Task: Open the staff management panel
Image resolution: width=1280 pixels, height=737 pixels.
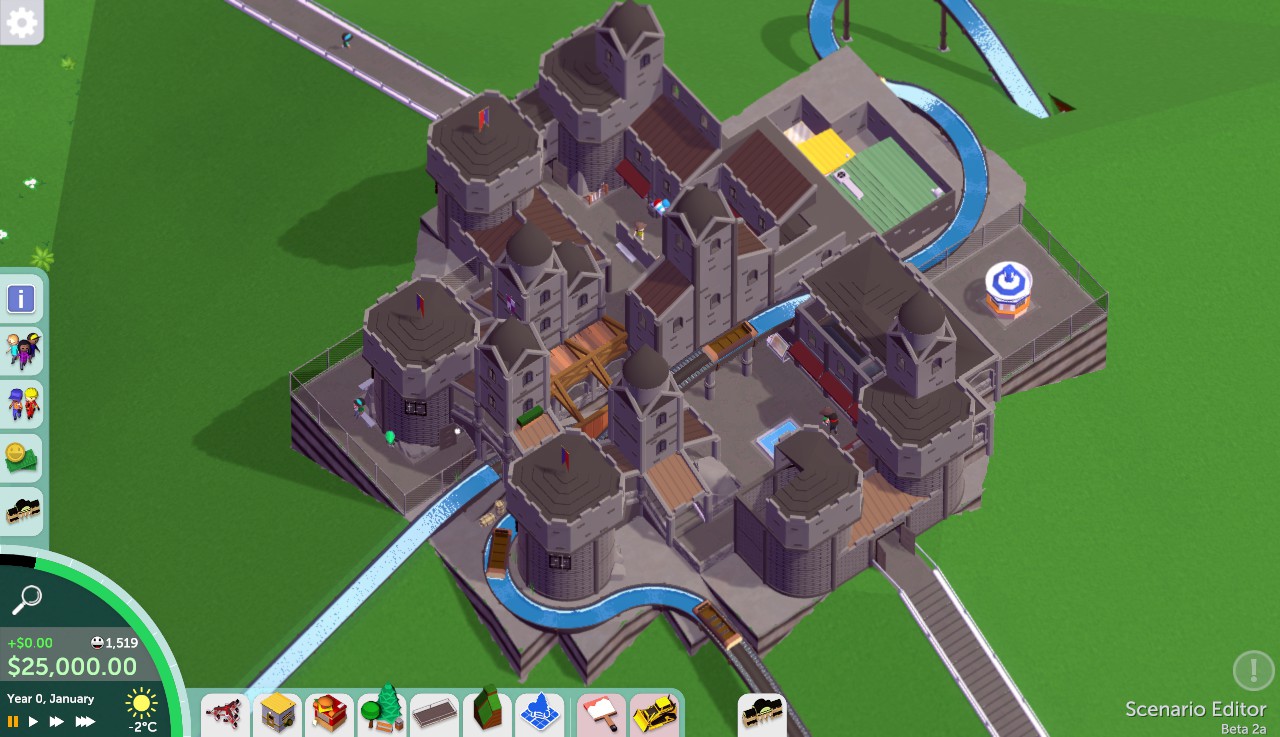Action: click(21, 404)
